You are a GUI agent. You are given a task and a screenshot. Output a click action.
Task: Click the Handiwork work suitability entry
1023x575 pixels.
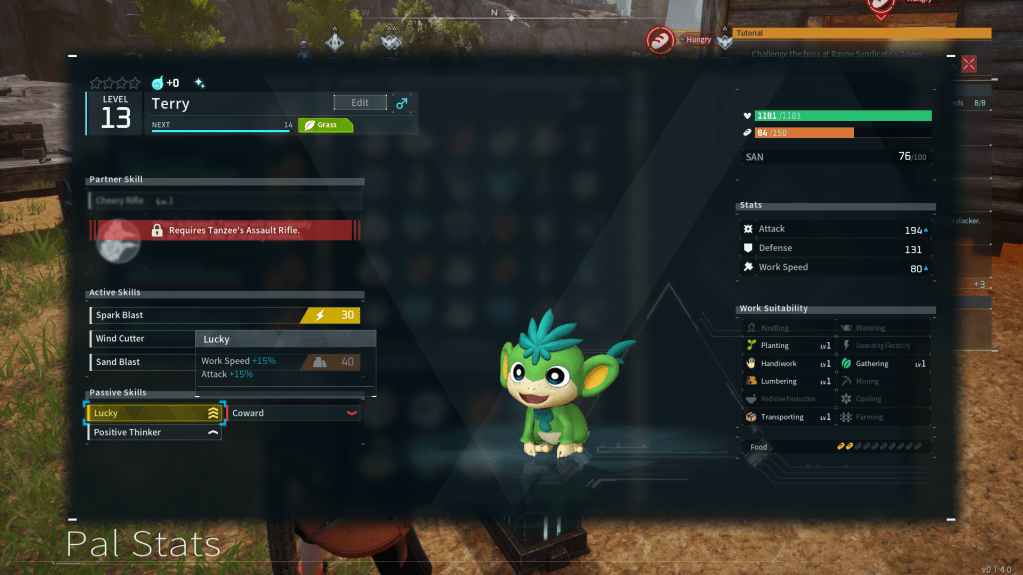[x=787, y=364]
